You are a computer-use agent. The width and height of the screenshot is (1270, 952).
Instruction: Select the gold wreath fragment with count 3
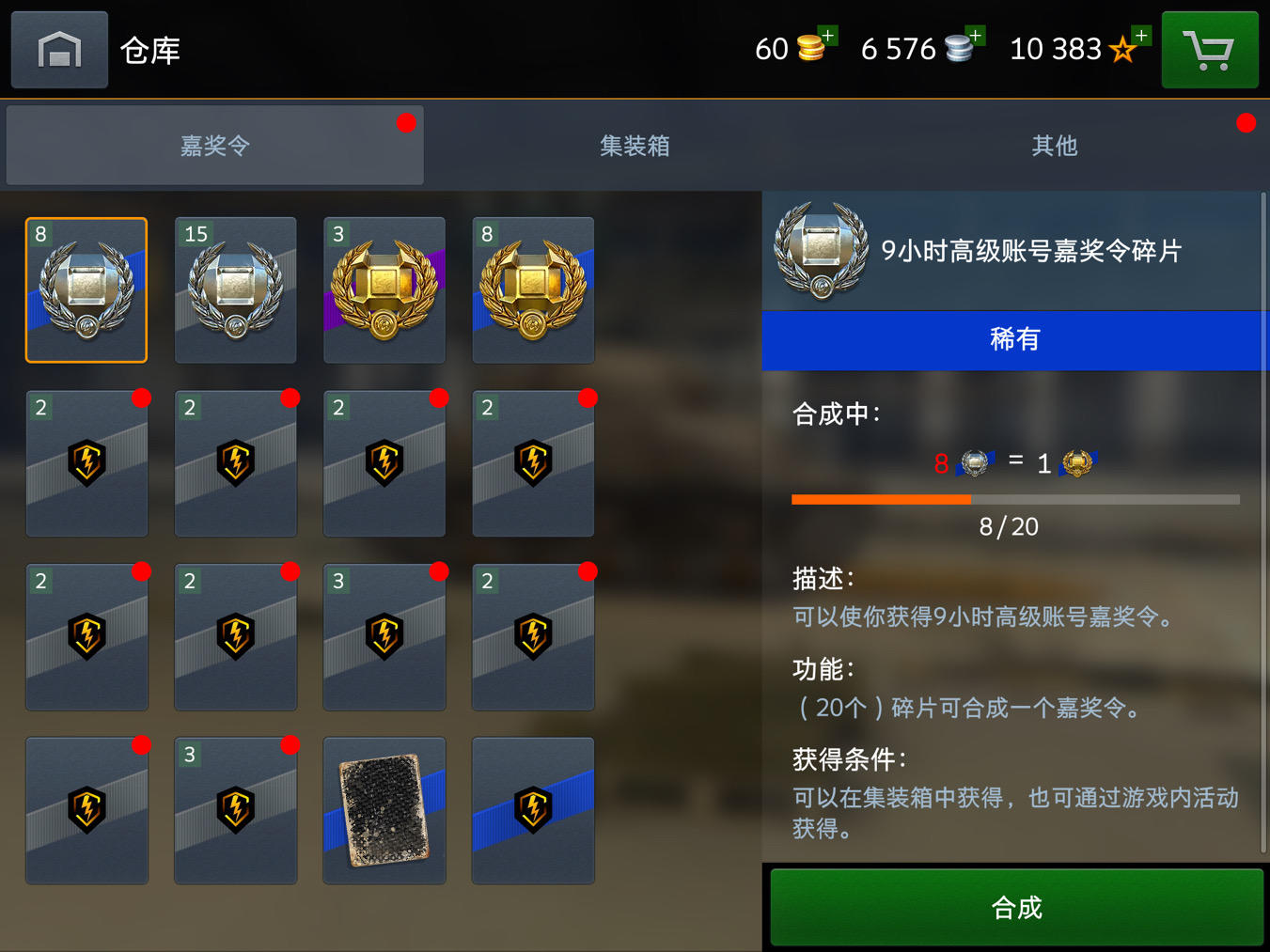384,290
